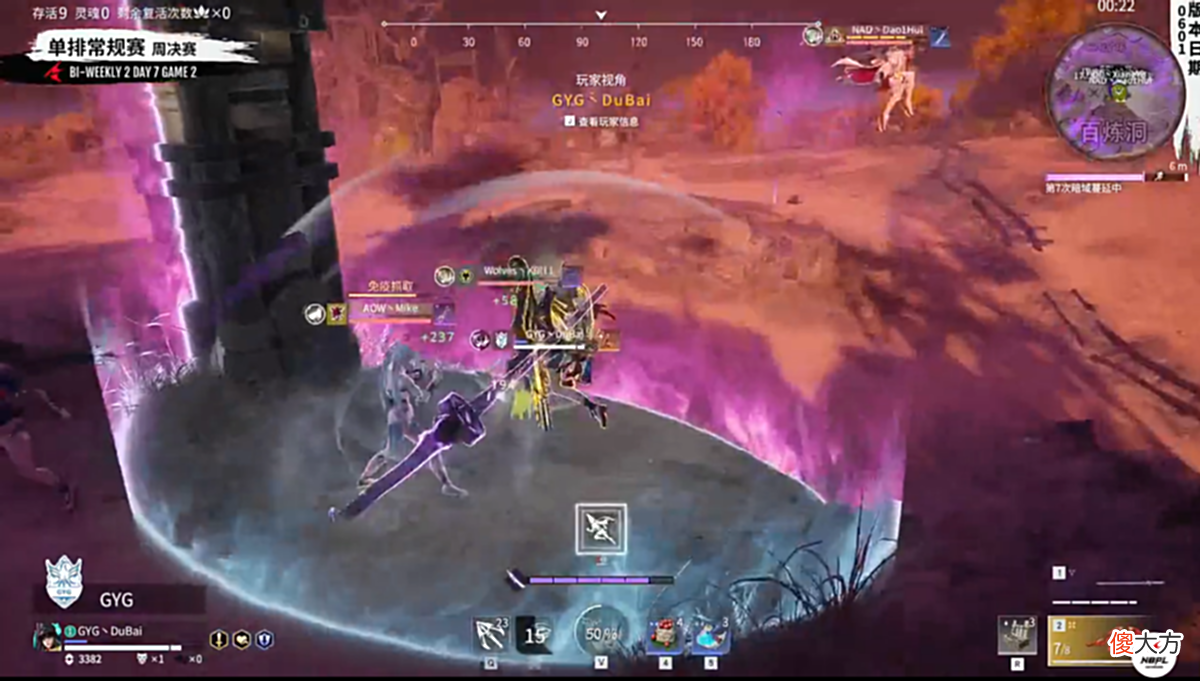Select the gold sword glyph buff icon
The image size is (1200, 681).
point(219,639)
